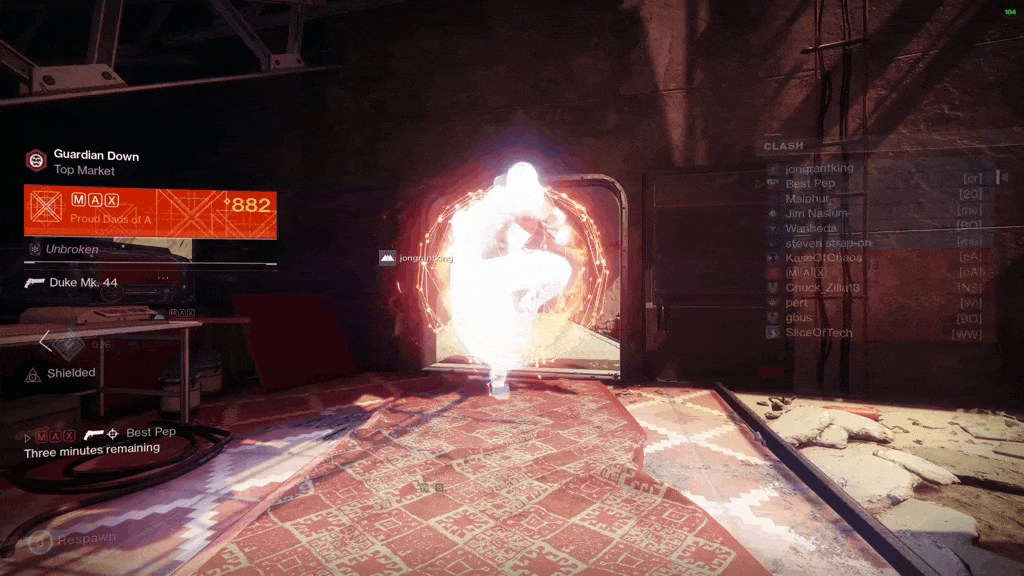Click Jim Naslum in the roster
Viewport: 1024px width, 576px height.
[816, 213]
